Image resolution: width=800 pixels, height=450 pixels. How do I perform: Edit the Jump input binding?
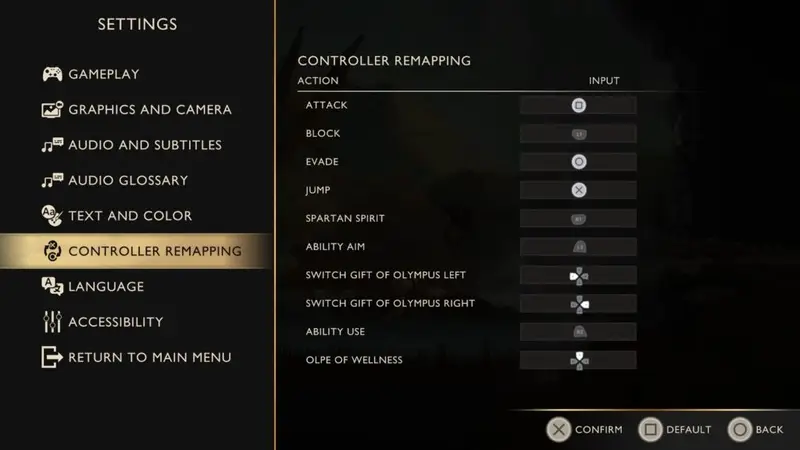point(578,190)
